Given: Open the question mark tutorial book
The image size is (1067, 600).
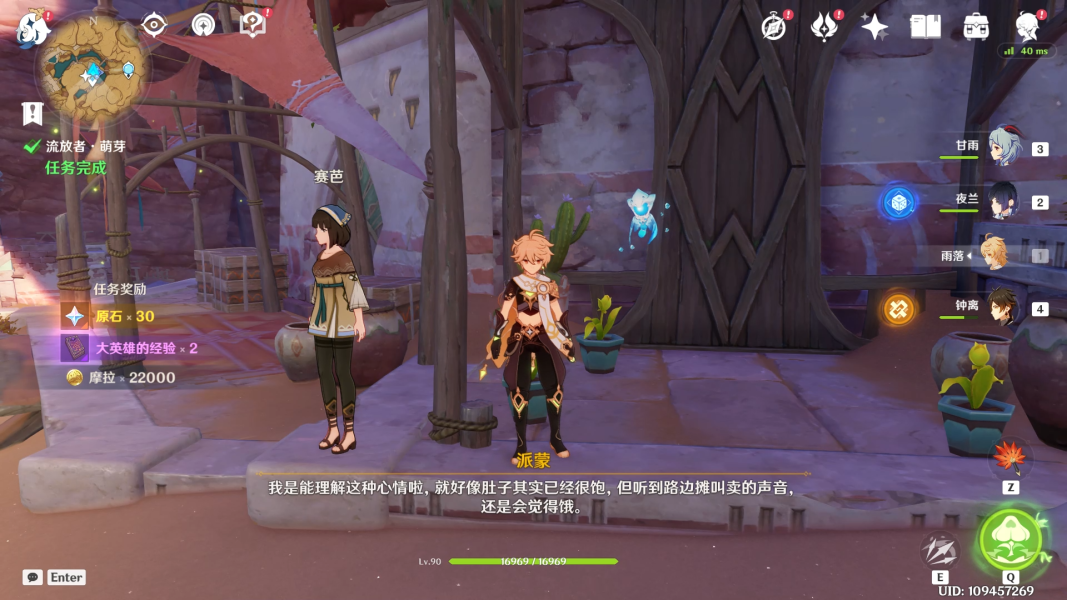Looking at the screenshot, I should point(253,25).
